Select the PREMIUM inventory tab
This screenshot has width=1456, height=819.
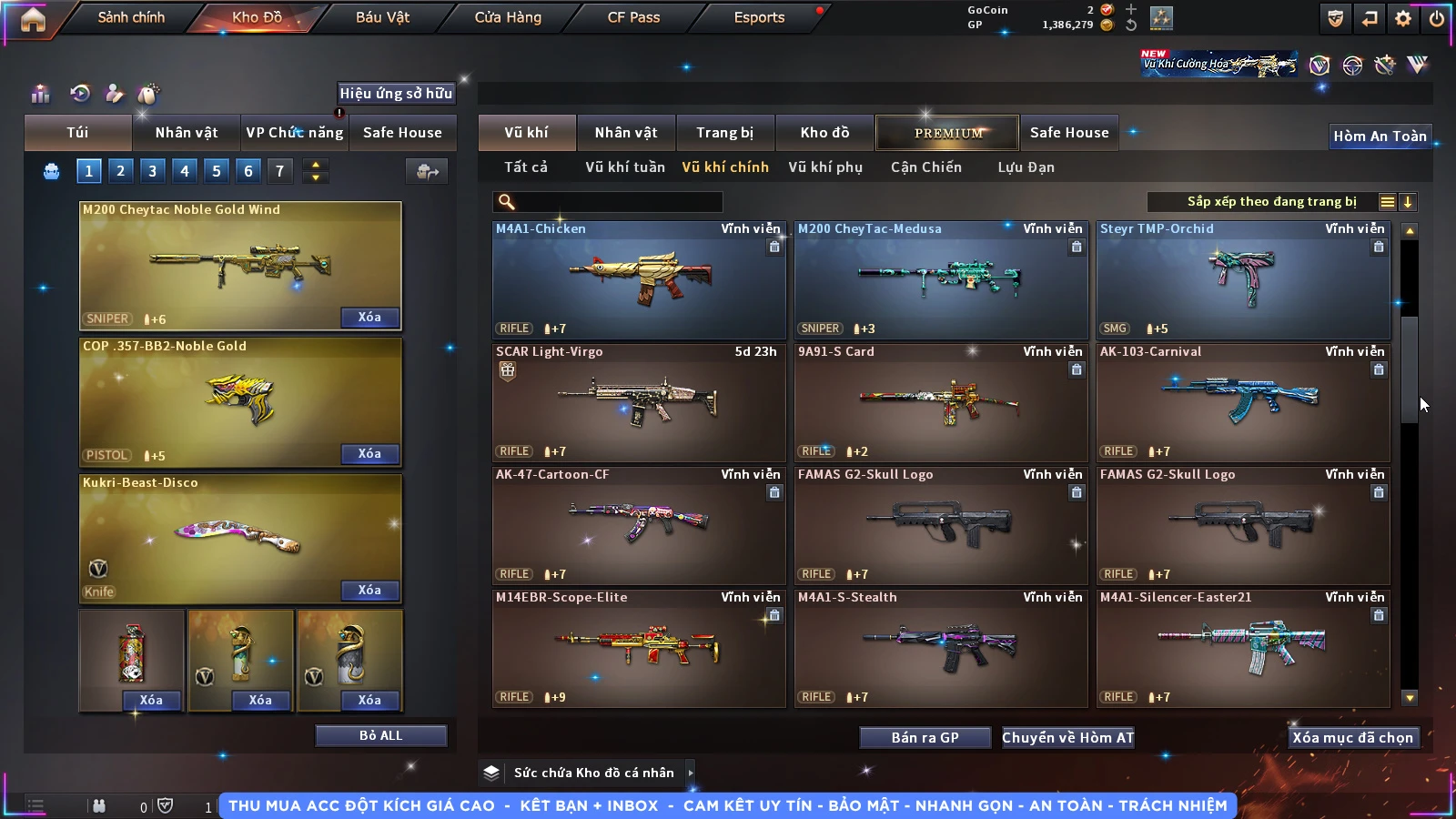tap(947, 133)
